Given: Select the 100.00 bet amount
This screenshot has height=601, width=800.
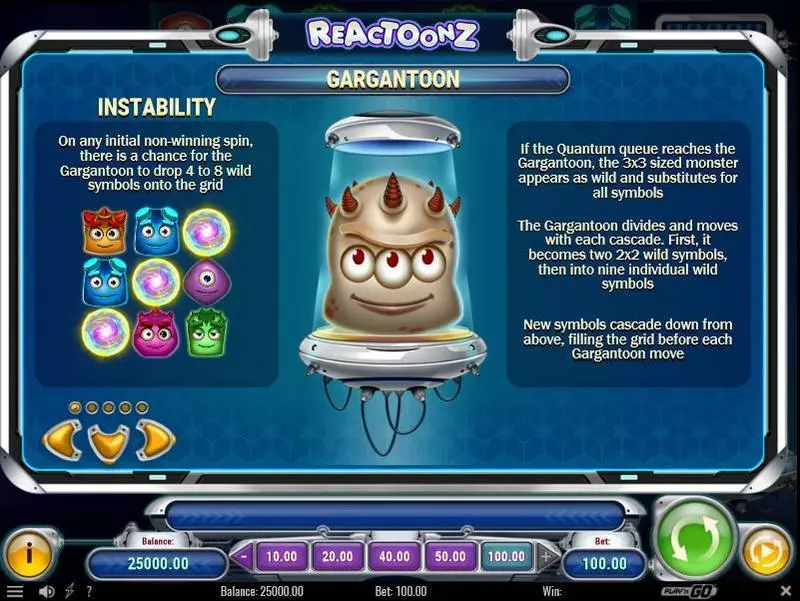Looking at the screenshot, I should 505,556.
